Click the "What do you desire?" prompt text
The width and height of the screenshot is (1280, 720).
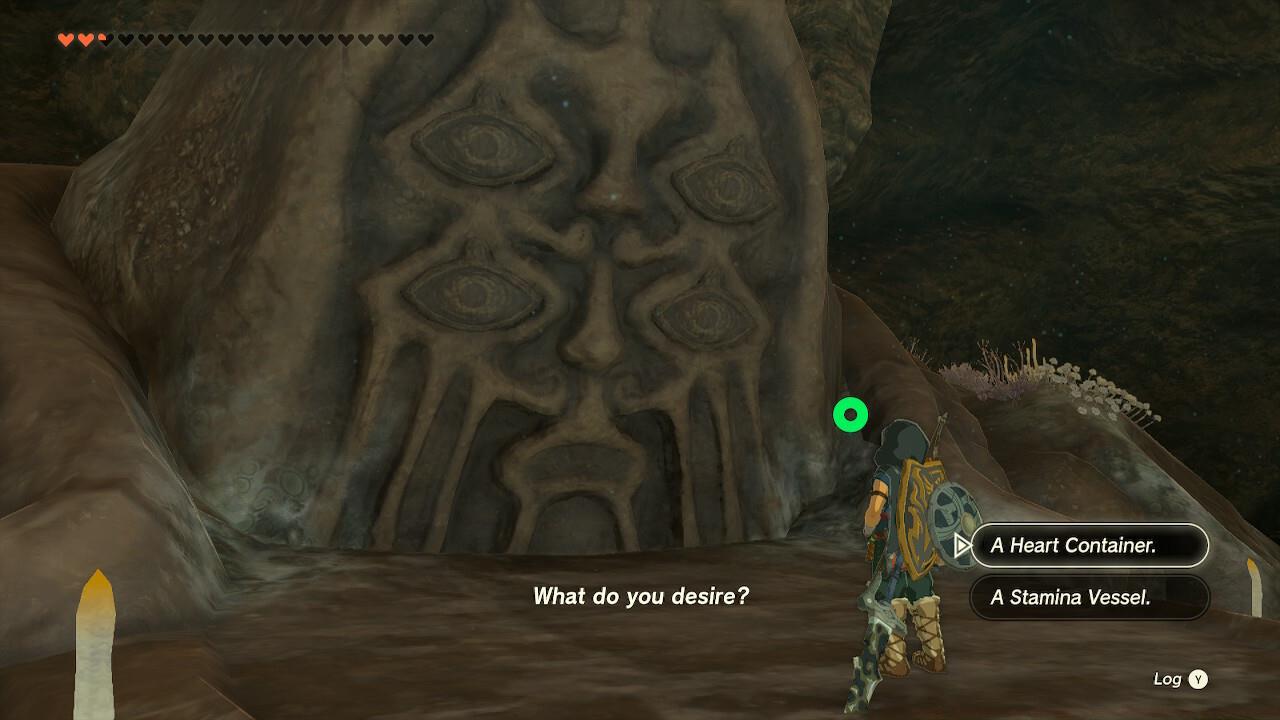(x=641, y=596)
